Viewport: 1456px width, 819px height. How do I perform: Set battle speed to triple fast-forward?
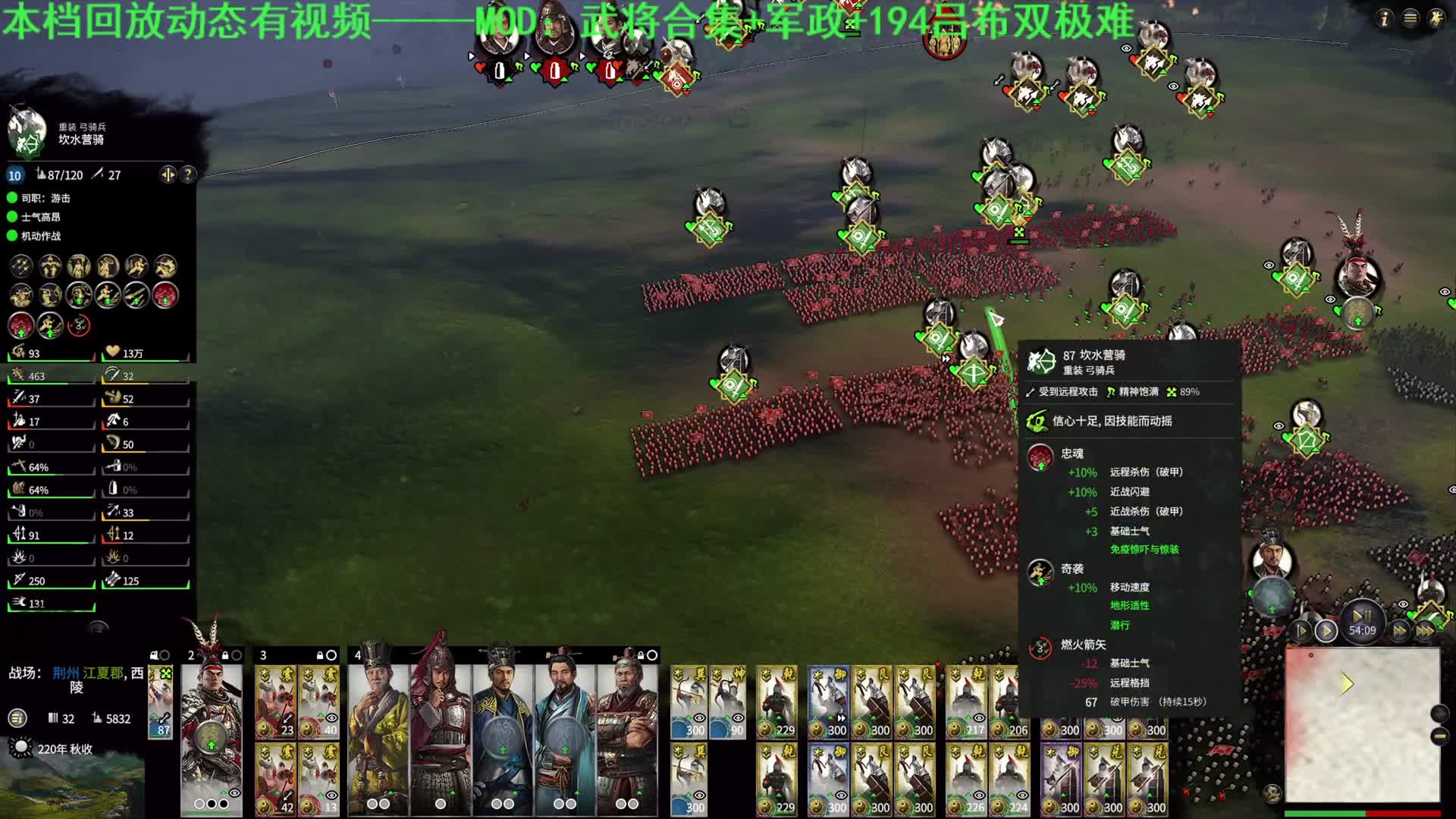(x=1425, y=631)
